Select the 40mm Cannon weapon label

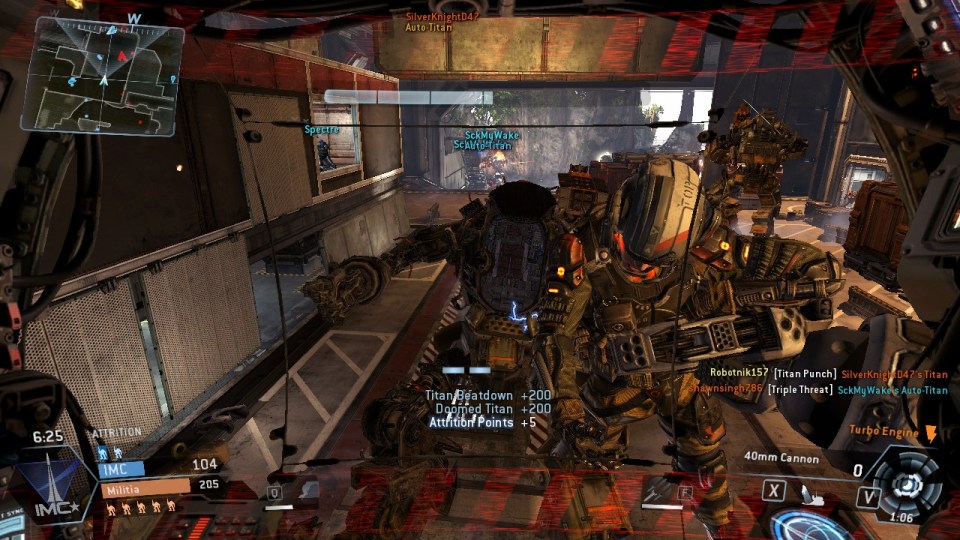click(x=782, y=459)
